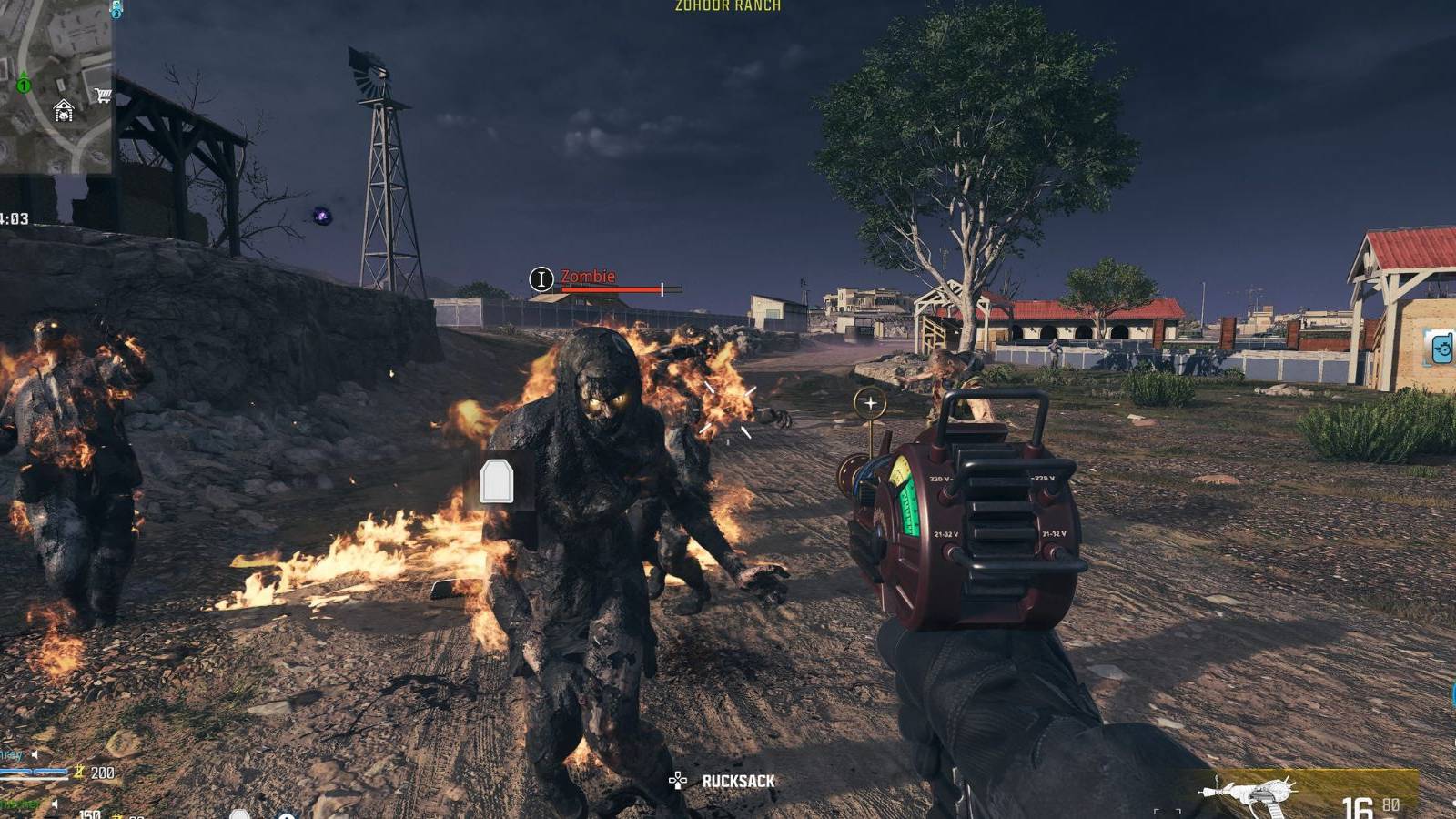The width and height of the screenshot is (1456, 819).
Task: Click the 150 essence counter
Action: [x=91, y=815]
